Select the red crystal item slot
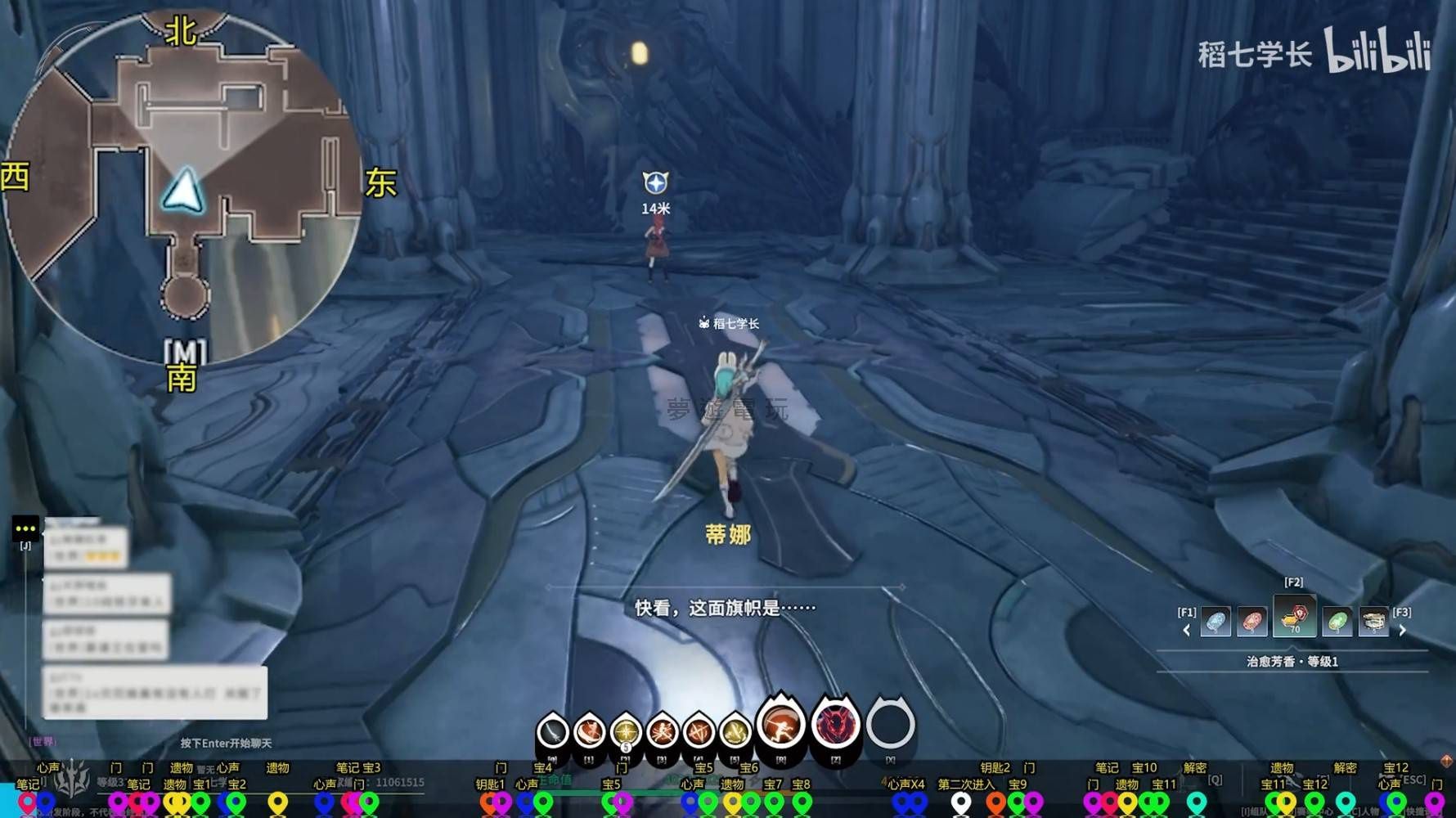The image size is (1456, 818). pyautogui.click(x=1252, y=622)
